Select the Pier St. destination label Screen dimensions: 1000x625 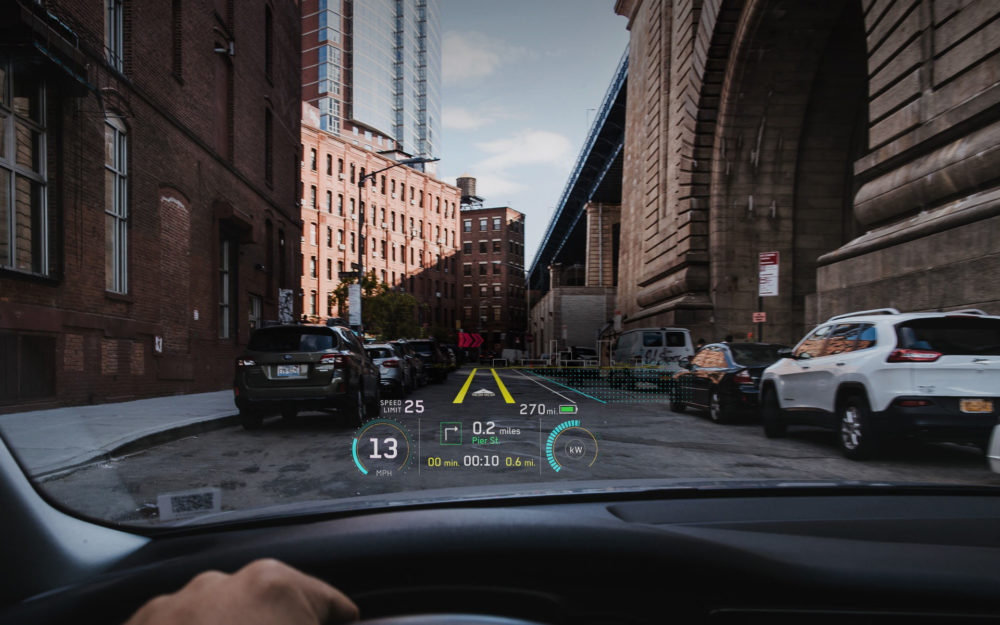[486, 440]
